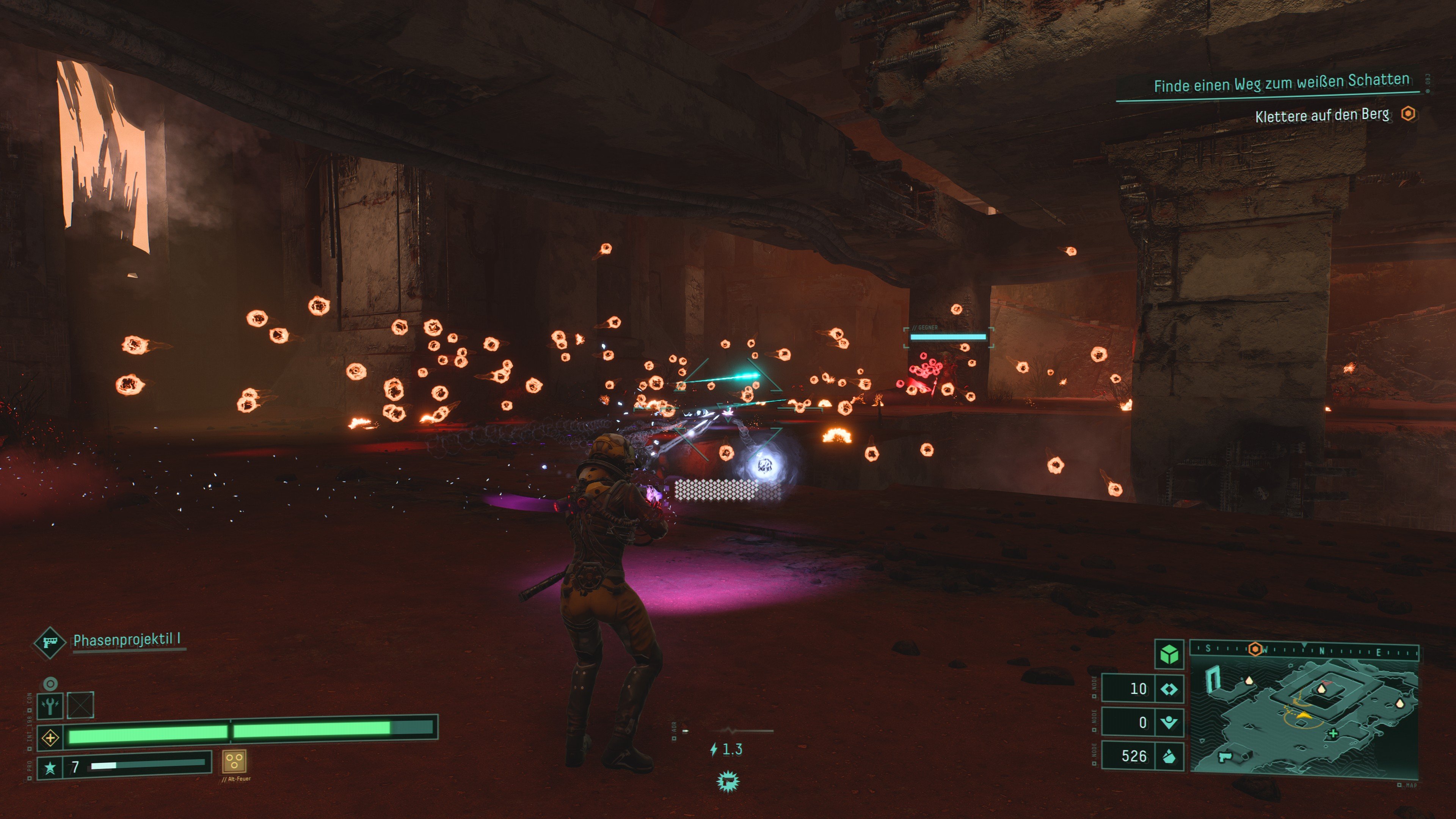Image resolution: width=1456 pixels, height=819 pixels.
Task: Click the star proficiency level icon
Action: [x=50, y=767]
